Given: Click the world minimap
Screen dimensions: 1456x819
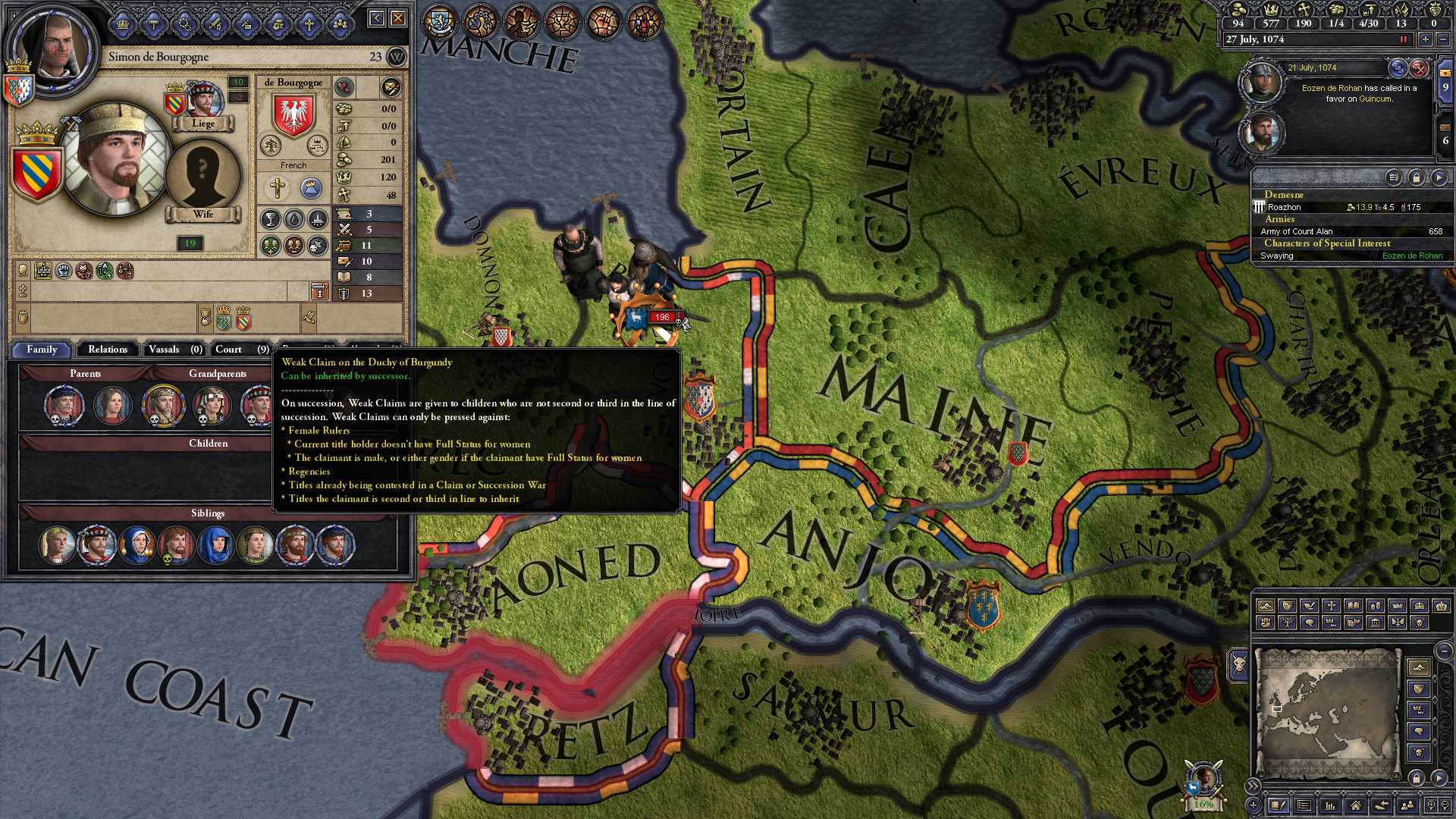Looking at the screenshot, I should pyautogui.click(x=1326, y=713).
